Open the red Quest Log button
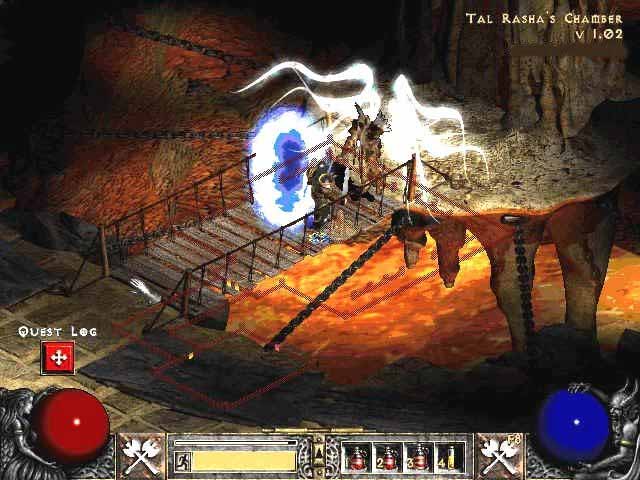 (x=57, y=357)
